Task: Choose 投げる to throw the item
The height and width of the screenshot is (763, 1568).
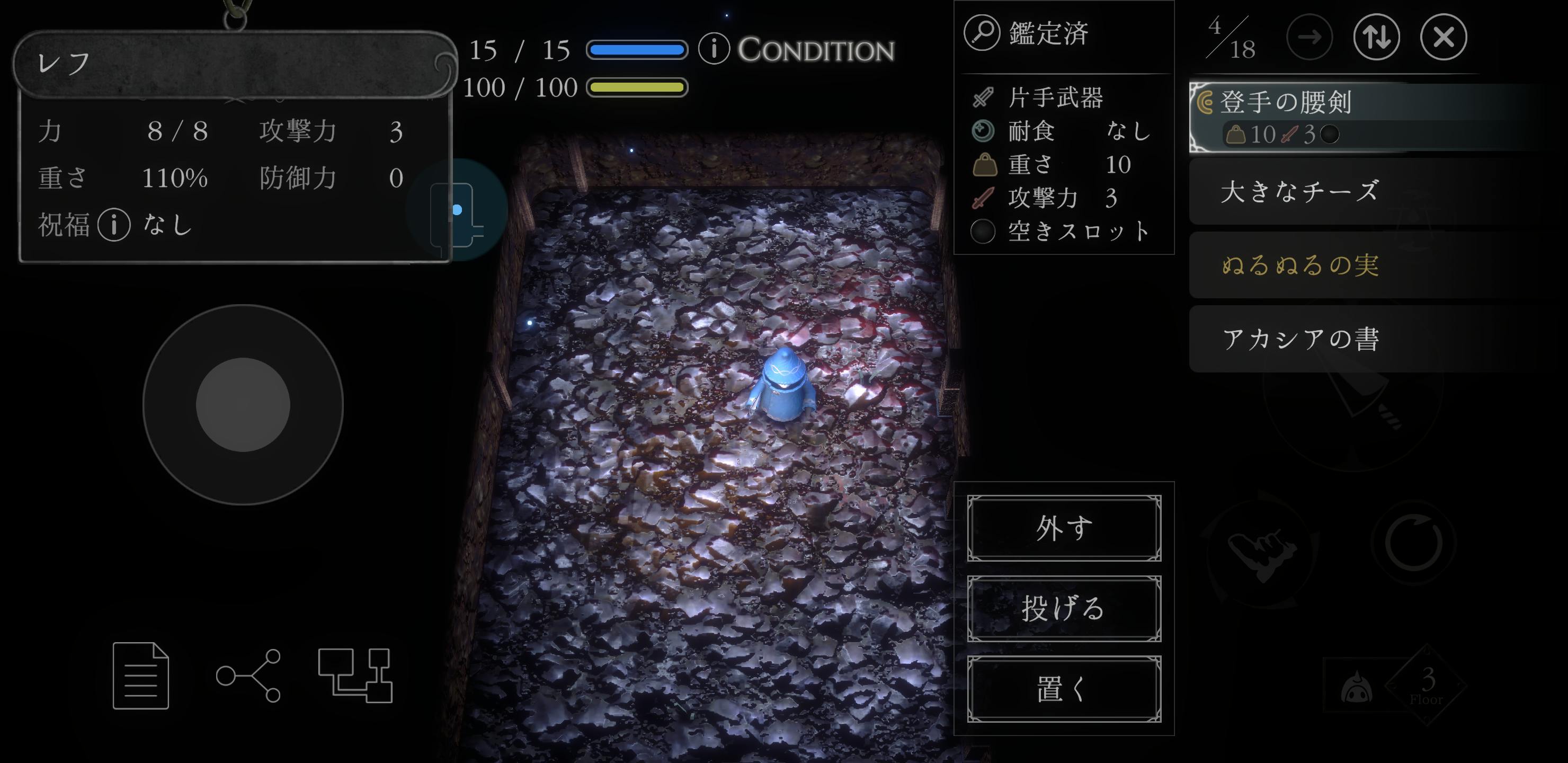Action: coord(1063,608)
